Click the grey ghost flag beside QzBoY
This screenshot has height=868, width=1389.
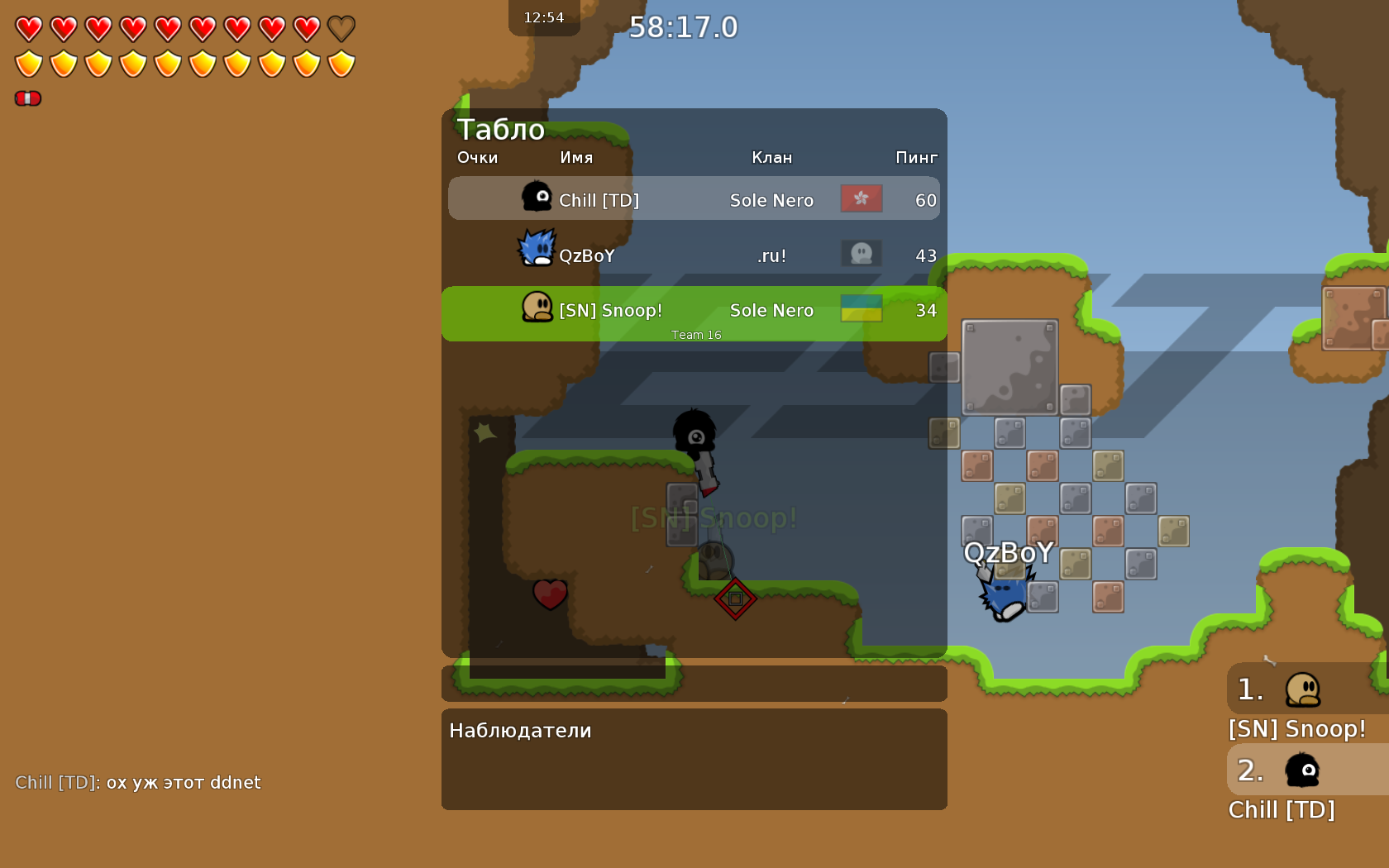pyautogui.click(x=861, y=254)
